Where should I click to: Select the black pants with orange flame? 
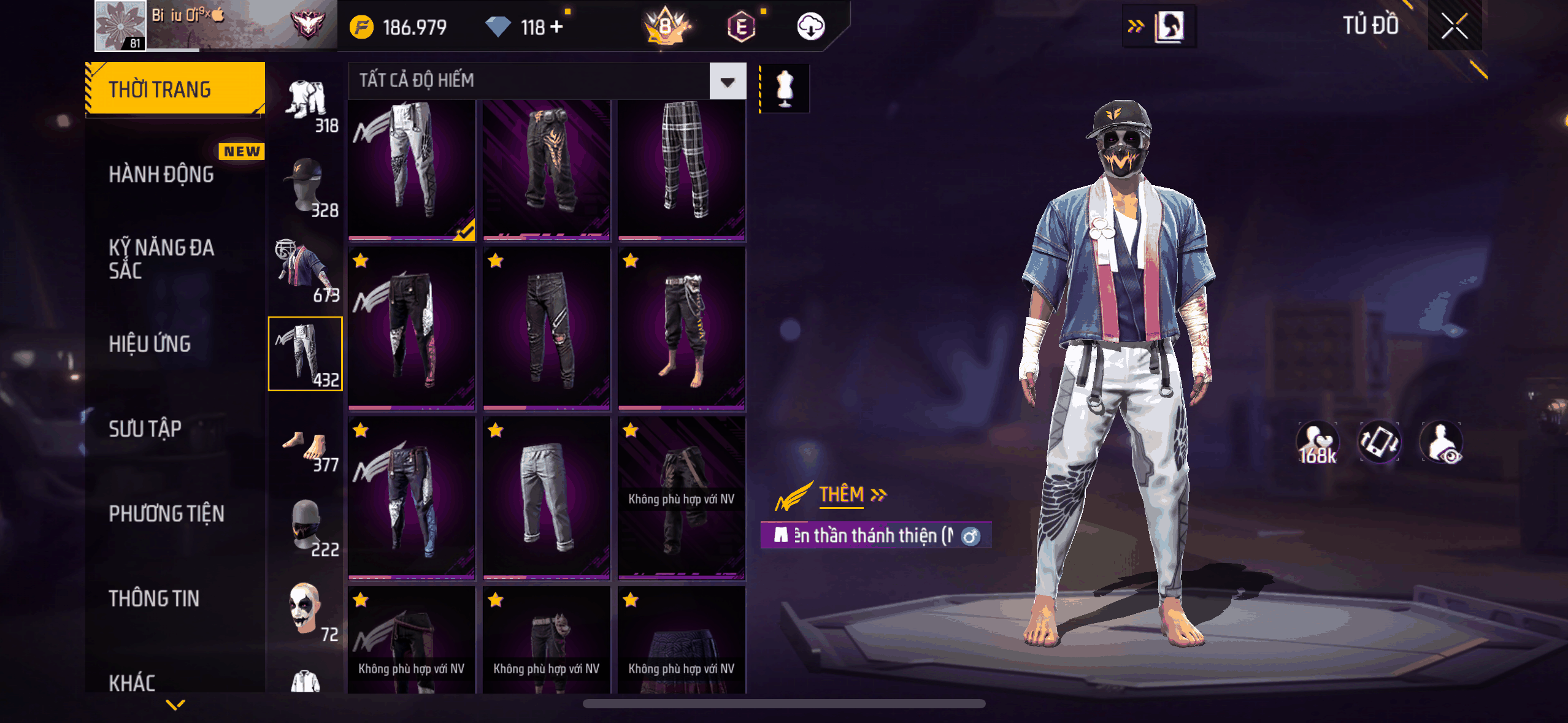546,169
